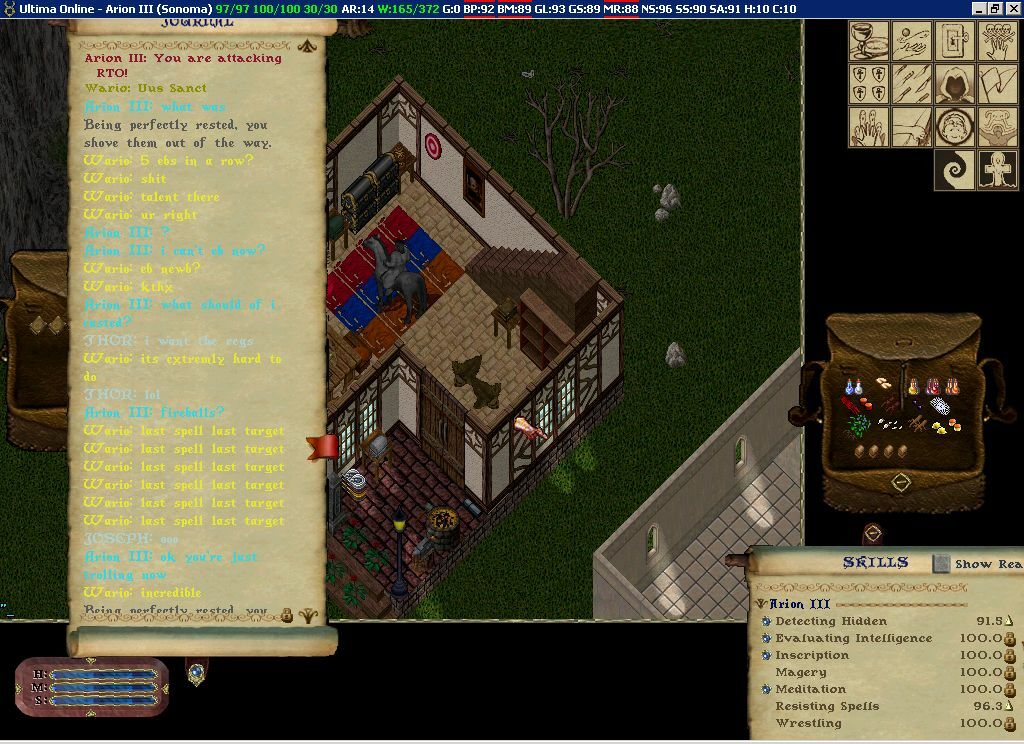
Task: Close the Ultima Online window
Action: [1012, 8]
